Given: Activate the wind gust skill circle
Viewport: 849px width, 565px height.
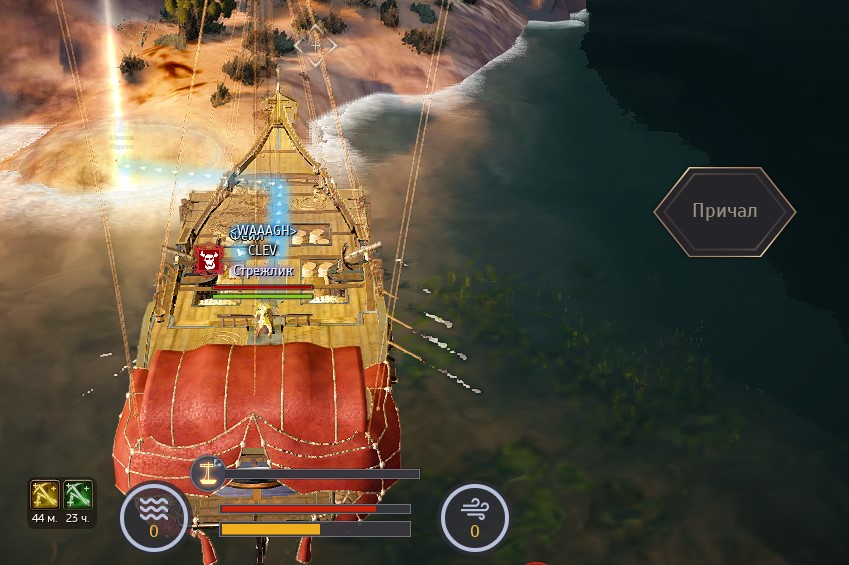Looking at the screenshot, I should tap(474, 518).
